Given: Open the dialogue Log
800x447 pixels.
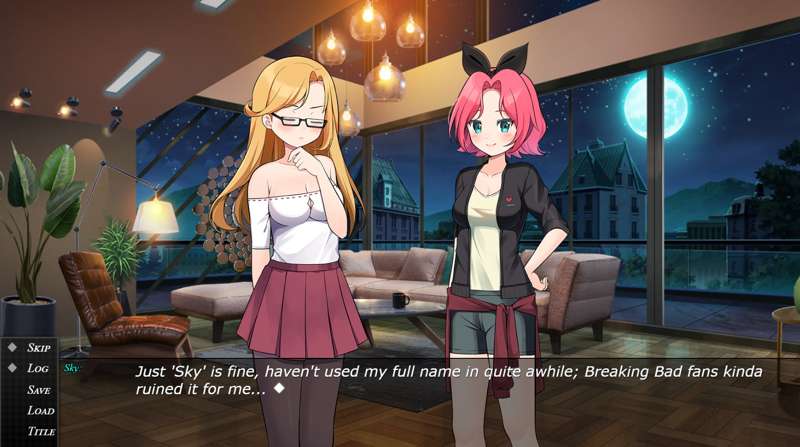Looking at the screenshot, I should tap(38, 368).
